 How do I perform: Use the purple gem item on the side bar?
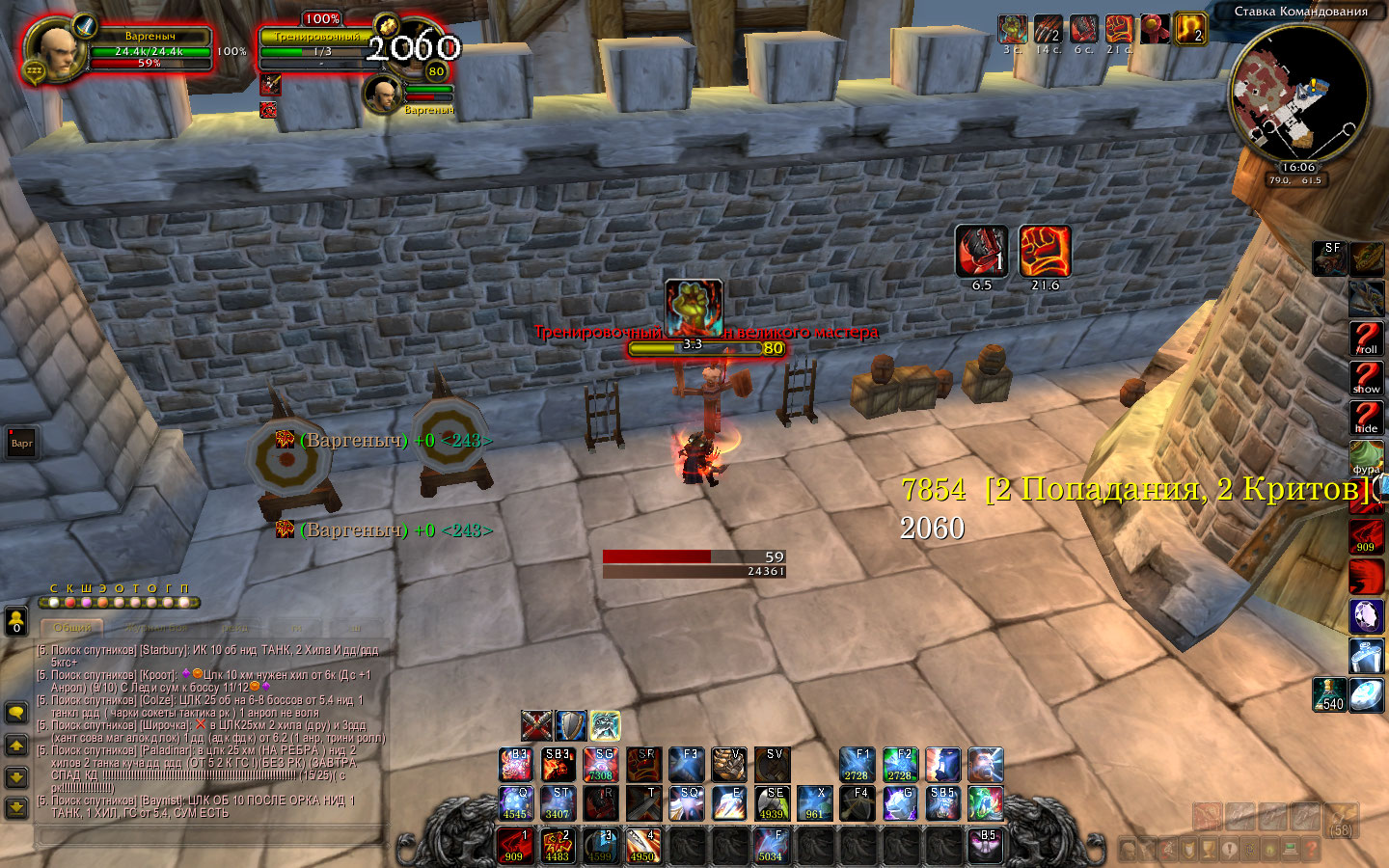(1367, 615)
